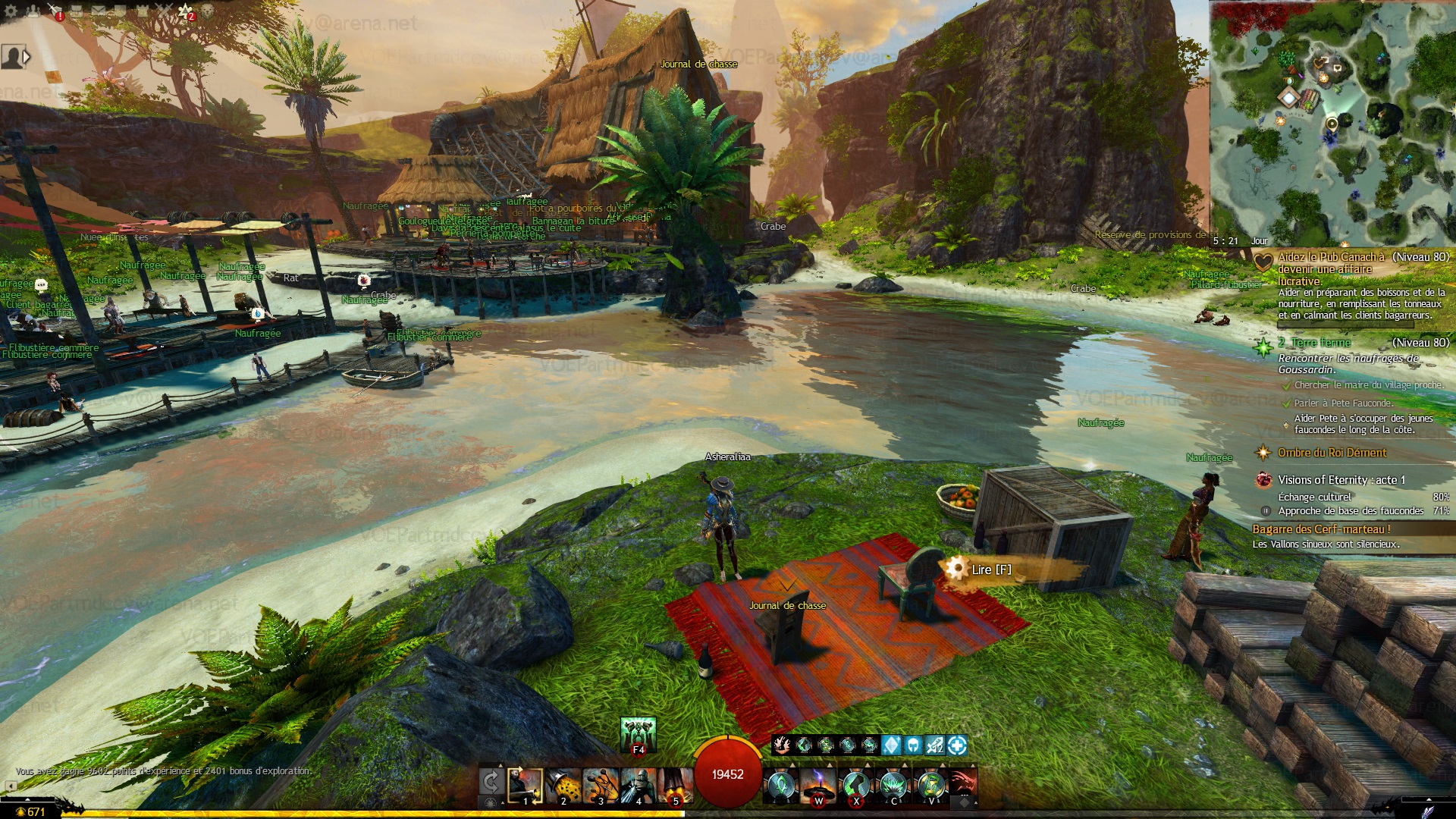Viewport: 1456px width, 819px height.
Task: Click the minimap
Action: 1332,121
